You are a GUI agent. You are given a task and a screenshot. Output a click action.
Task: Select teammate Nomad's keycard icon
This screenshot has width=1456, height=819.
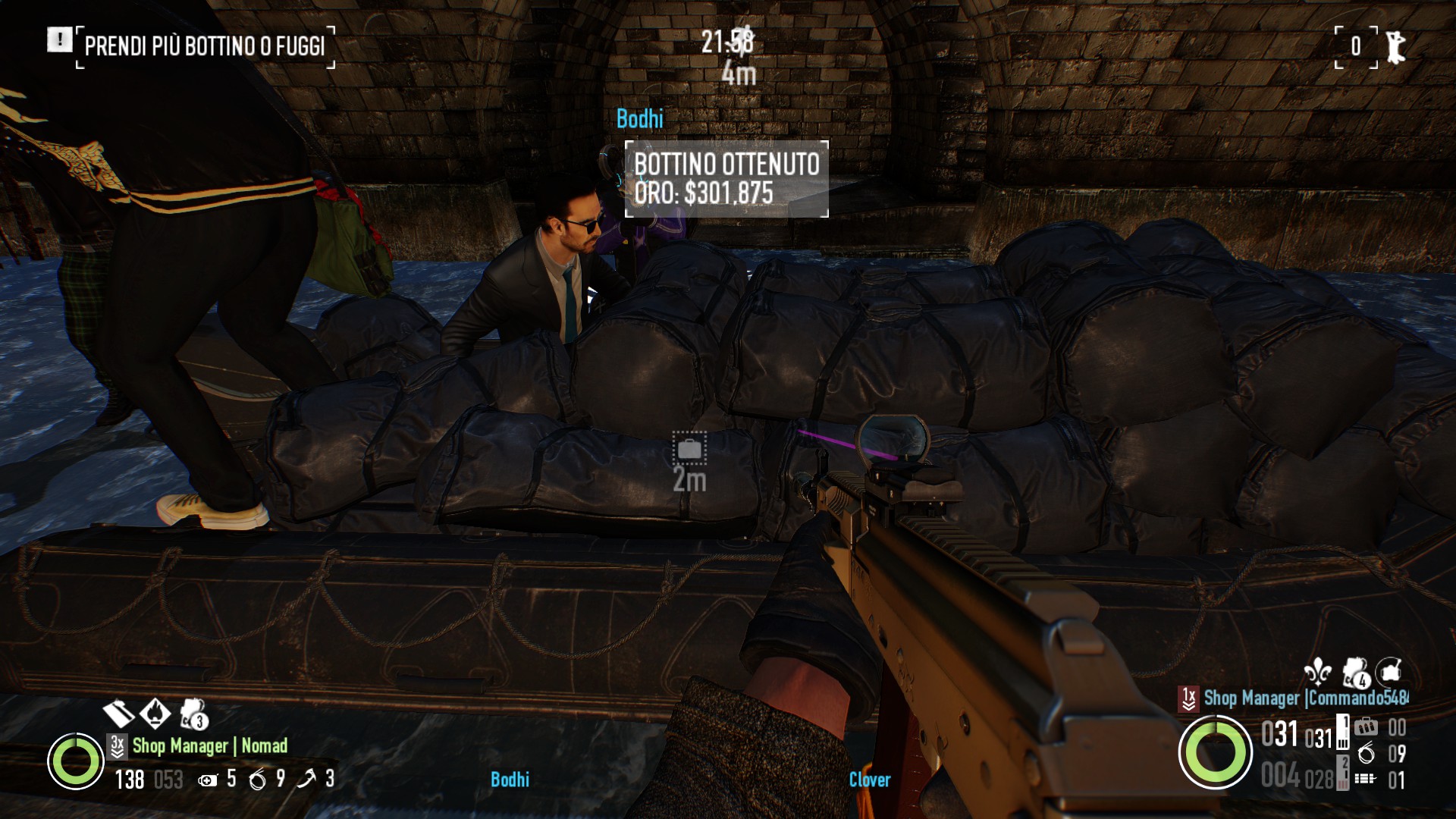coord(118,713)
